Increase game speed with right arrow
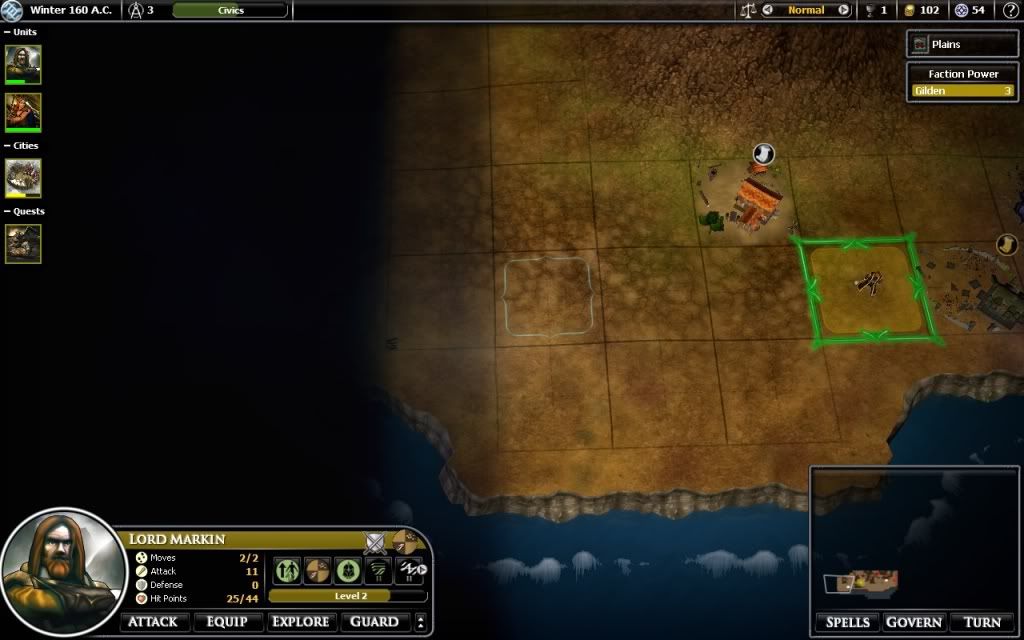This screenshot has width=1024, height=640. [843, 10]
